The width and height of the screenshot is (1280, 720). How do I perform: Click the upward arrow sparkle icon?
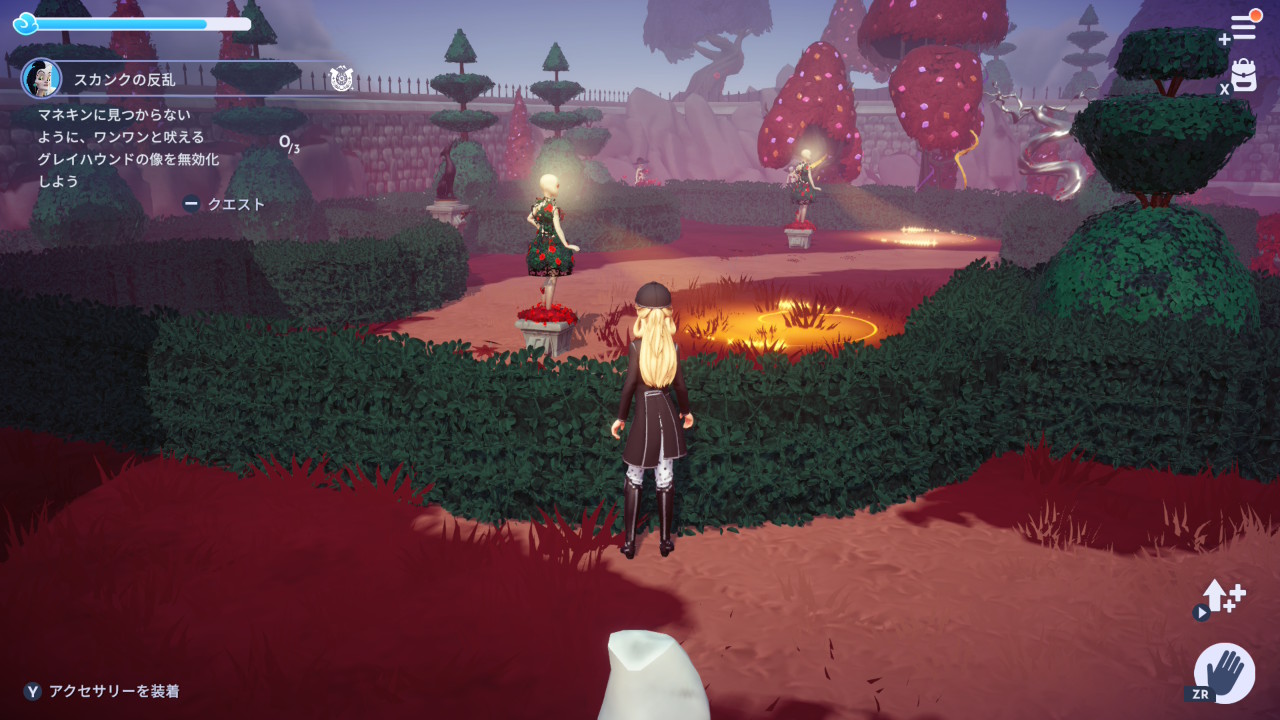point(1221,597)
